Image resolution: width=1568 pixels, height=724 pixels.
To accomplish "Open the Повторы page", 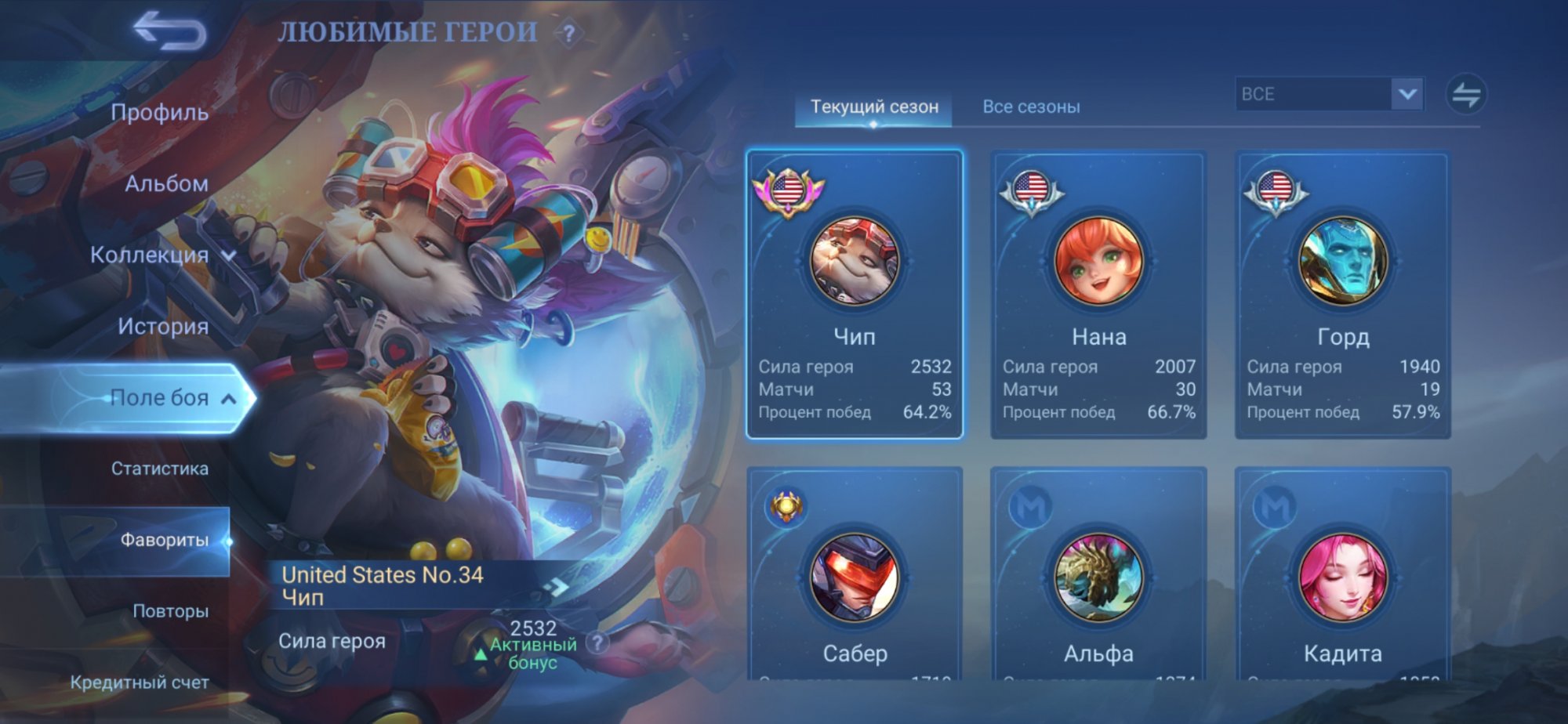I will (170, 611).
